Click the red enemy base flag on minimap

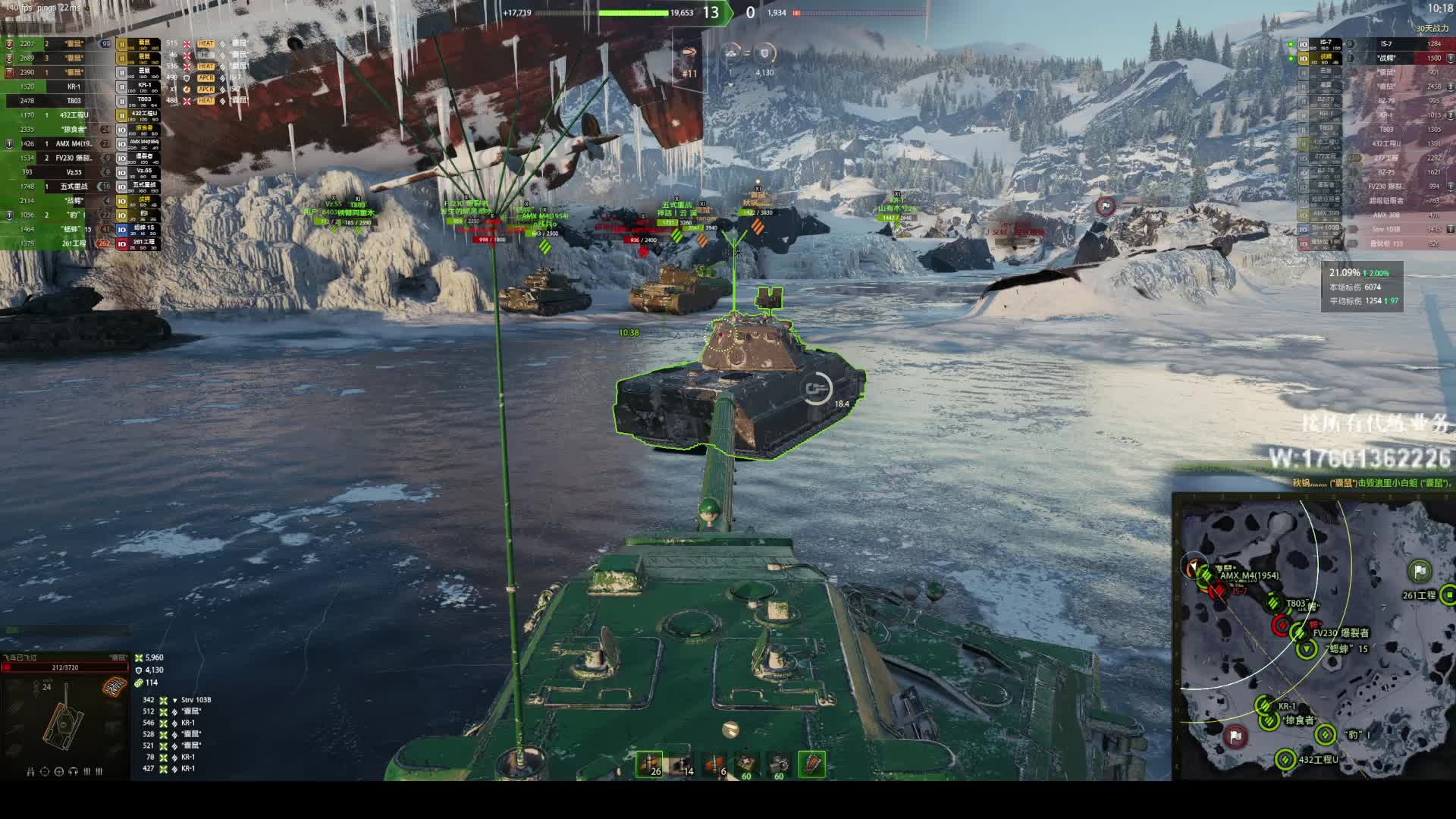(x=1235, y=736)
